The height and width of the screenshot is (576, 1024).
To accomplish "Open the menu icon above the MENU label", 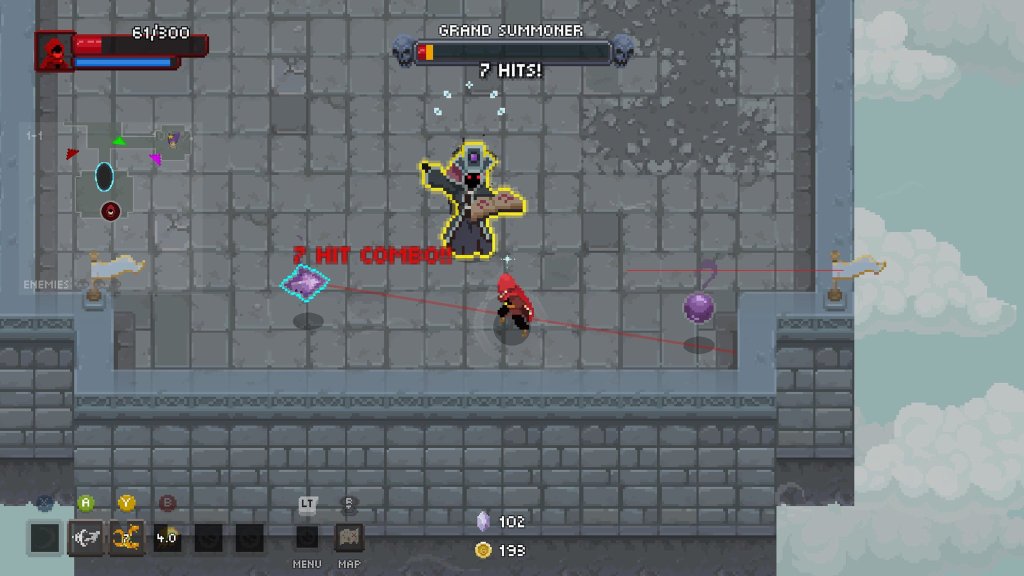I will 307,537.
